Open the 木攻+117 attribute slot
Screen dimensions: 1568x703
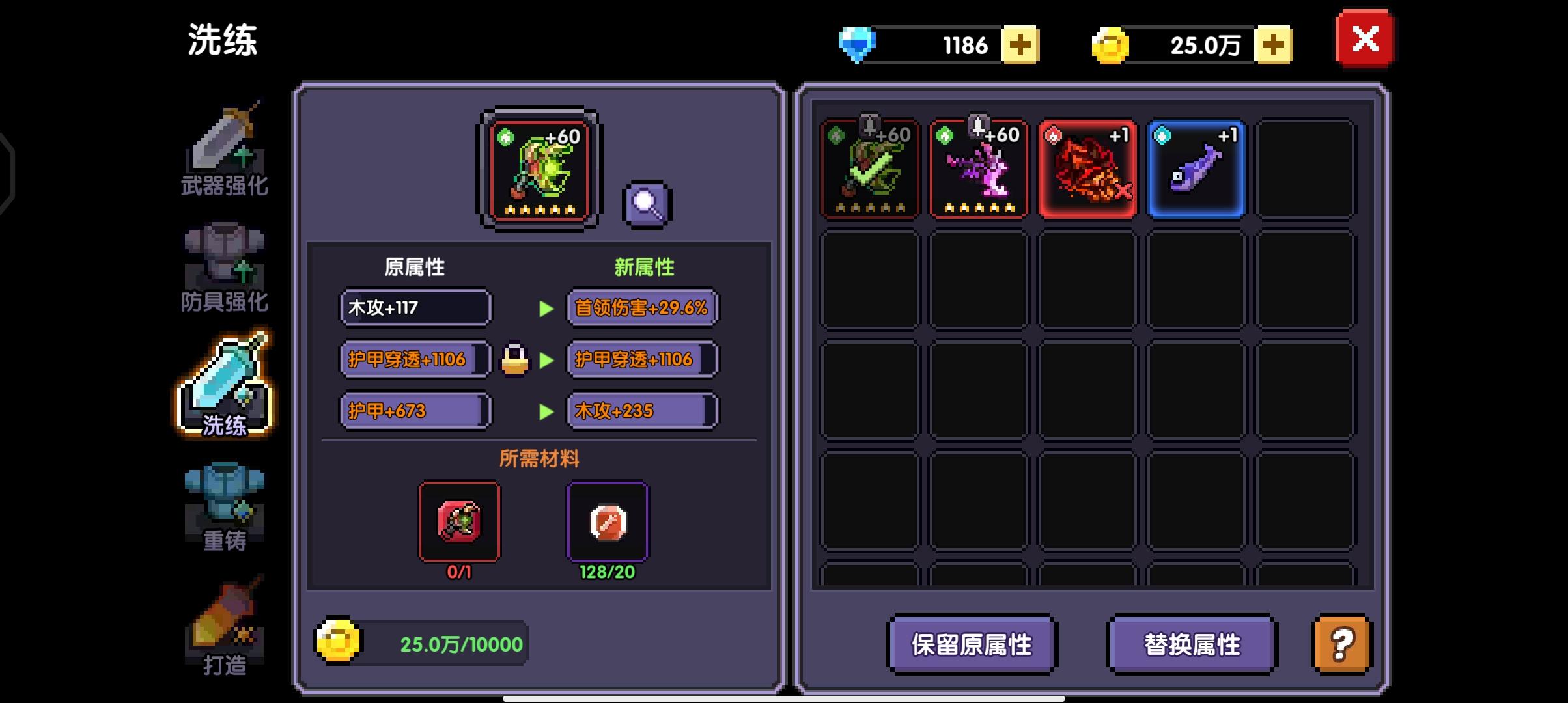pos(415,307)
